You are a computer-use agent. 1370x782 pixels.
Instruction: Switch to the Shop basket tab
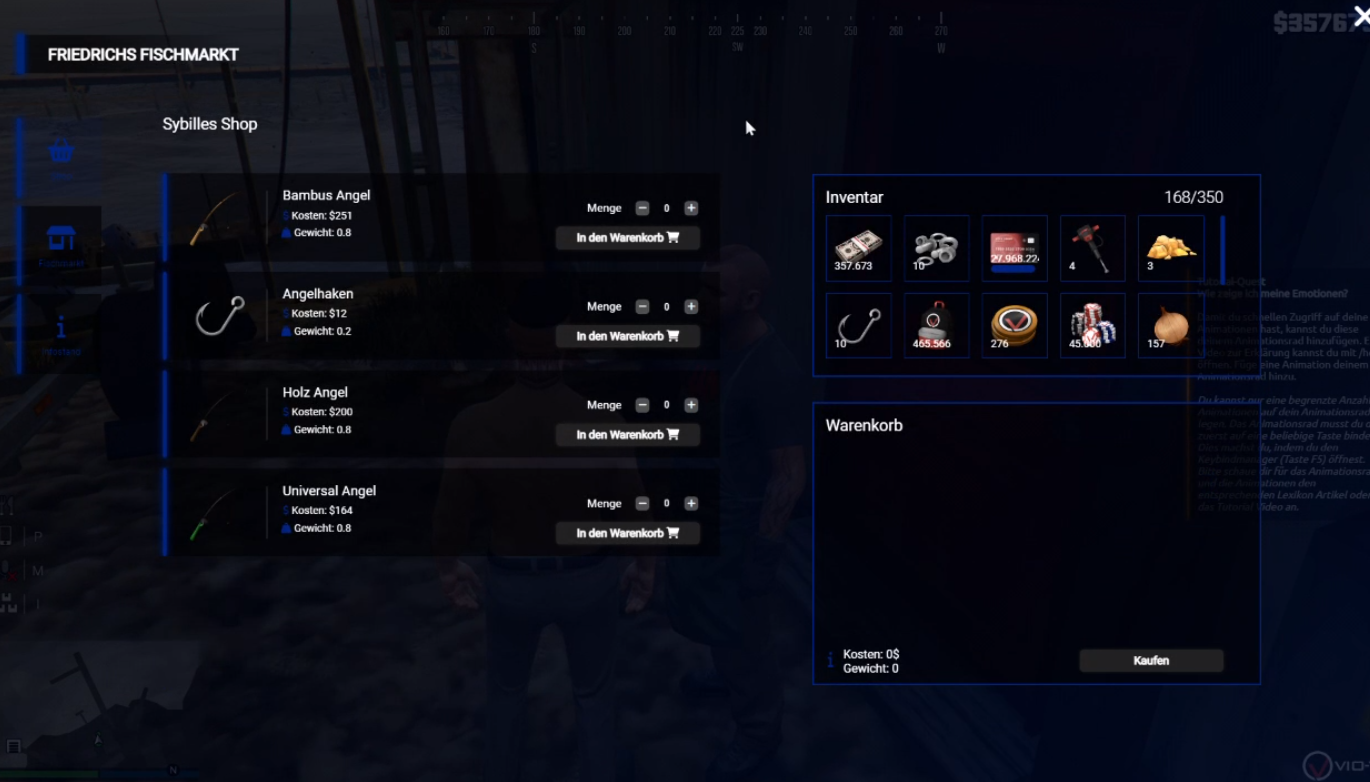[61, 156]
